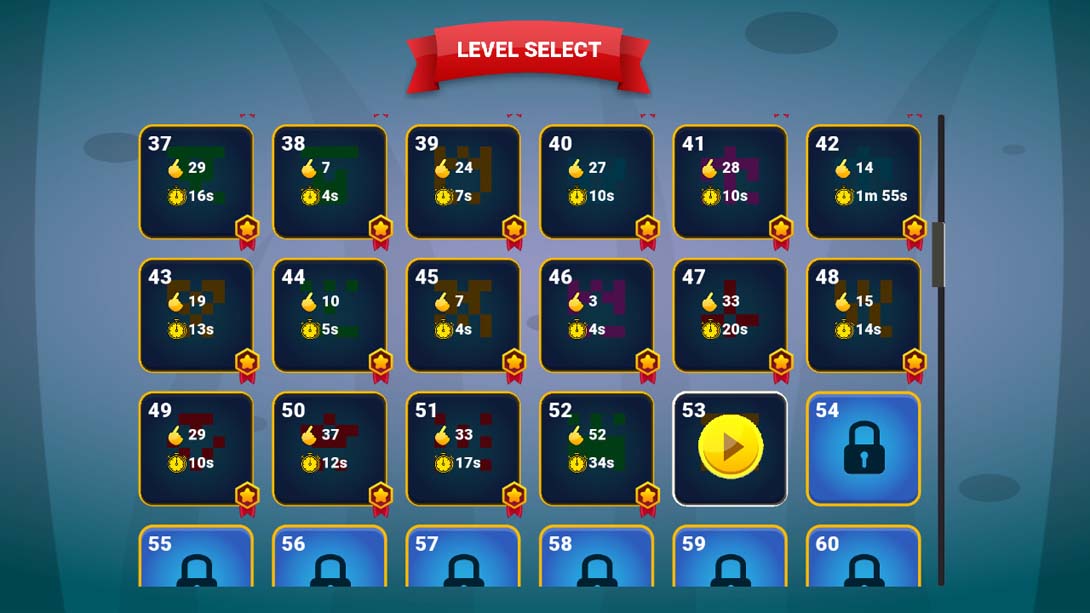The width and height of the screenshot is (1090, 613).
Task: Replay level 44
Action: 329,316
